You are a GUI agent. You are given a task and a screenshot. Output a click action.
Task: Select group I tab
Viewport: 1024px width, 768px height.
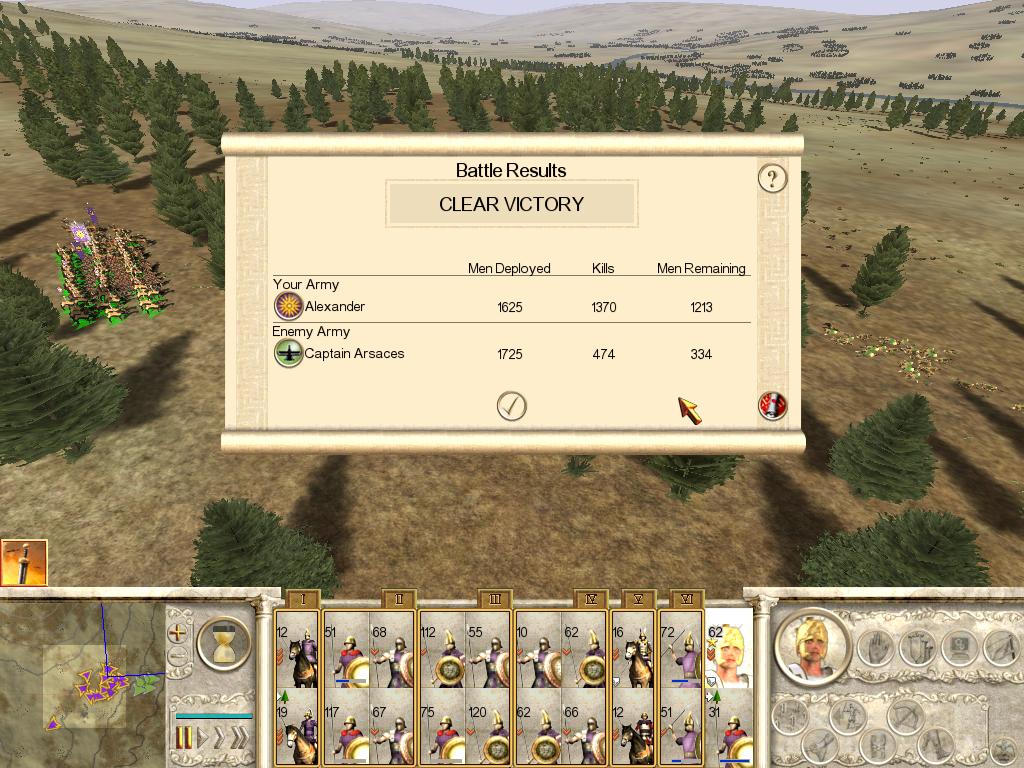tap(302, 599)
